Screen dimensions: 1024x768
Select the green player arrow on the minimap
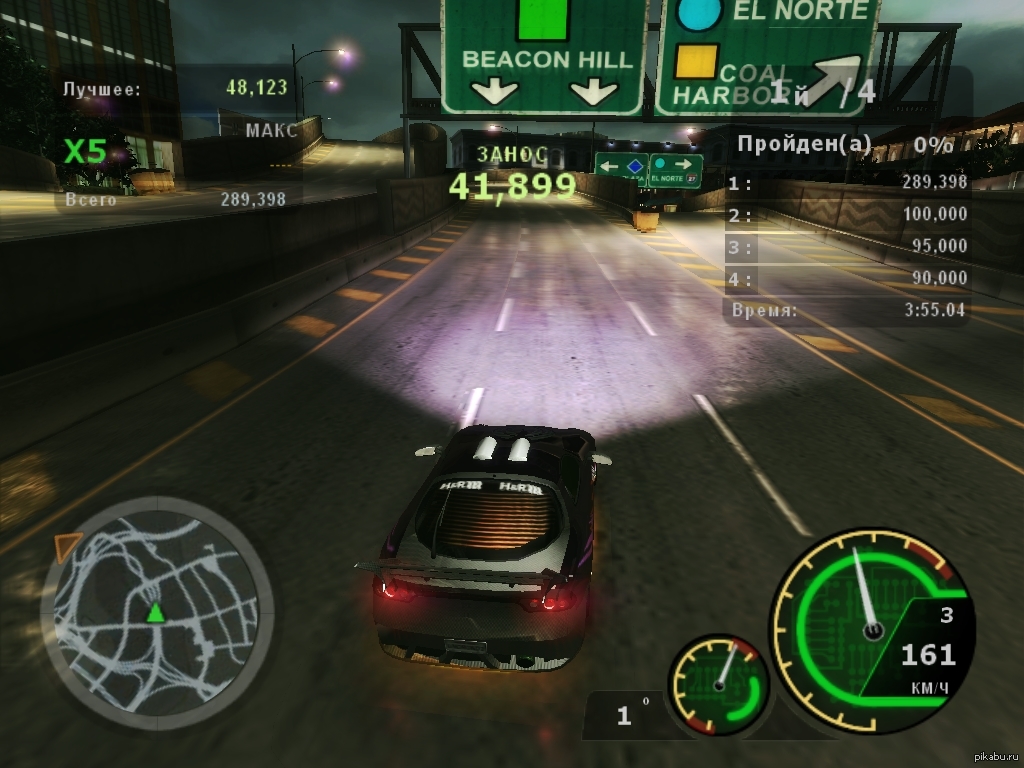[156, 613]
